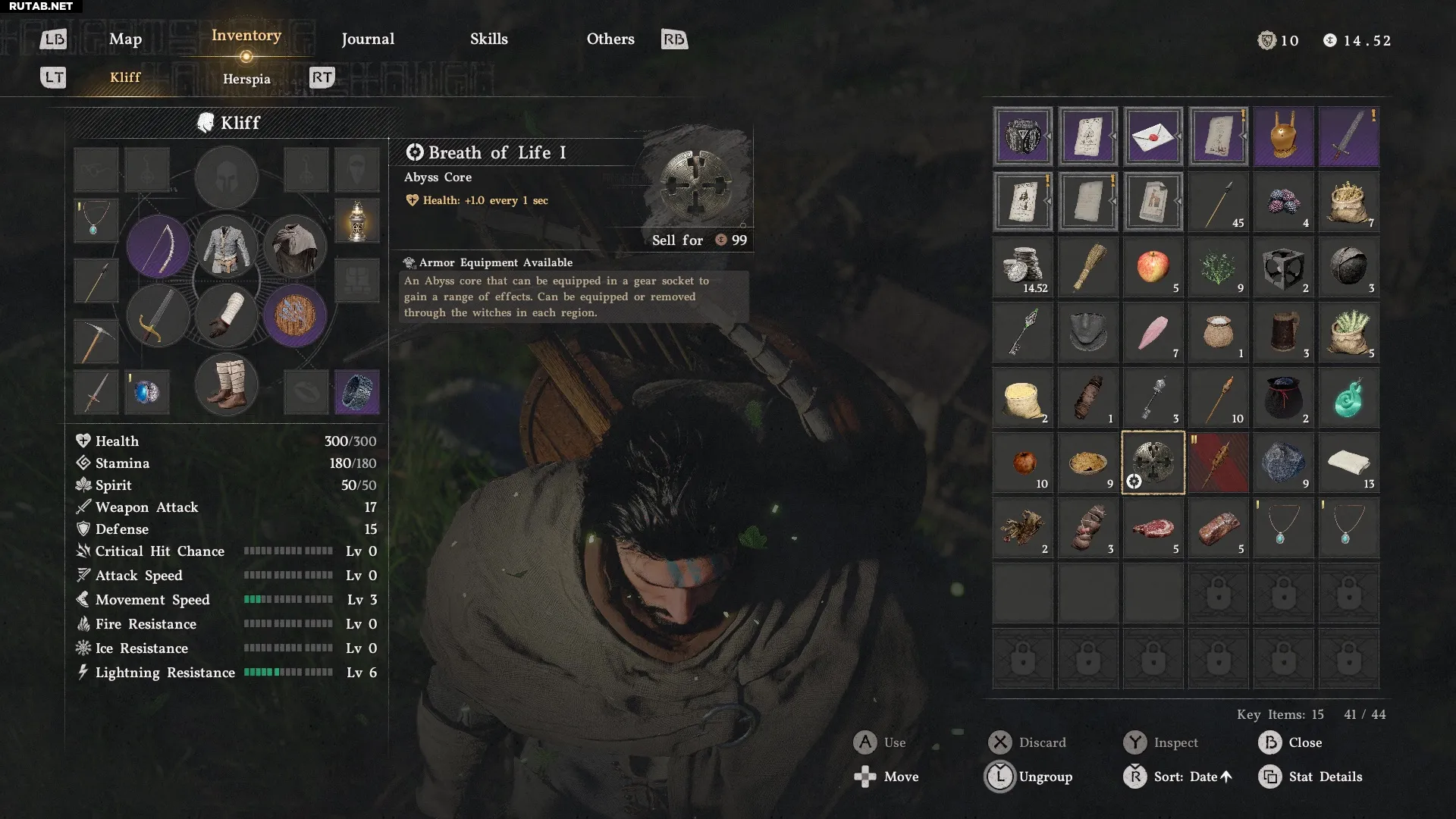This screenshot has height=819, width=1456.
Task: Switch character to Herspia
Action: click(x=246, y=79)
